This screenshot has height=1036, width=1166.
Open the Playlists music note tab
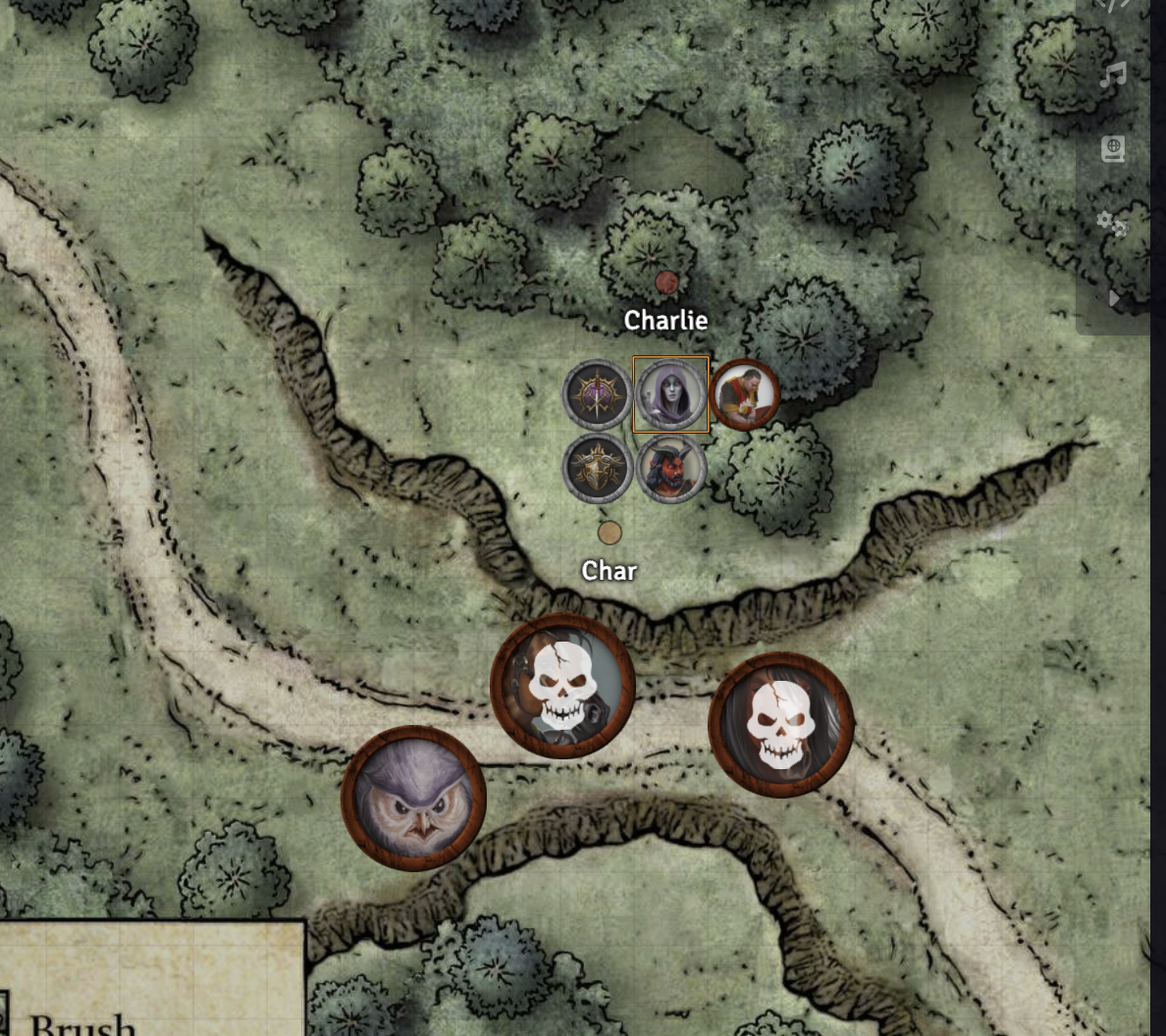(1113, 76)
